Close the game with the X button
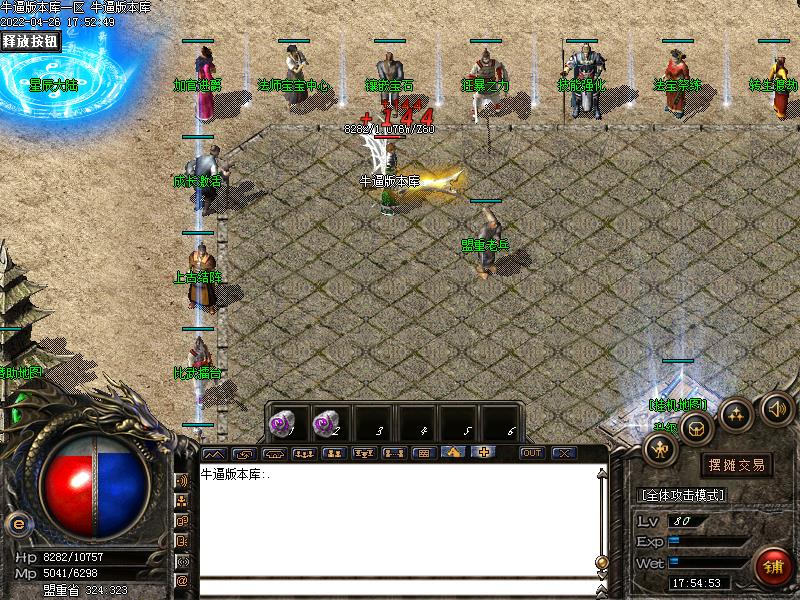 564,453
